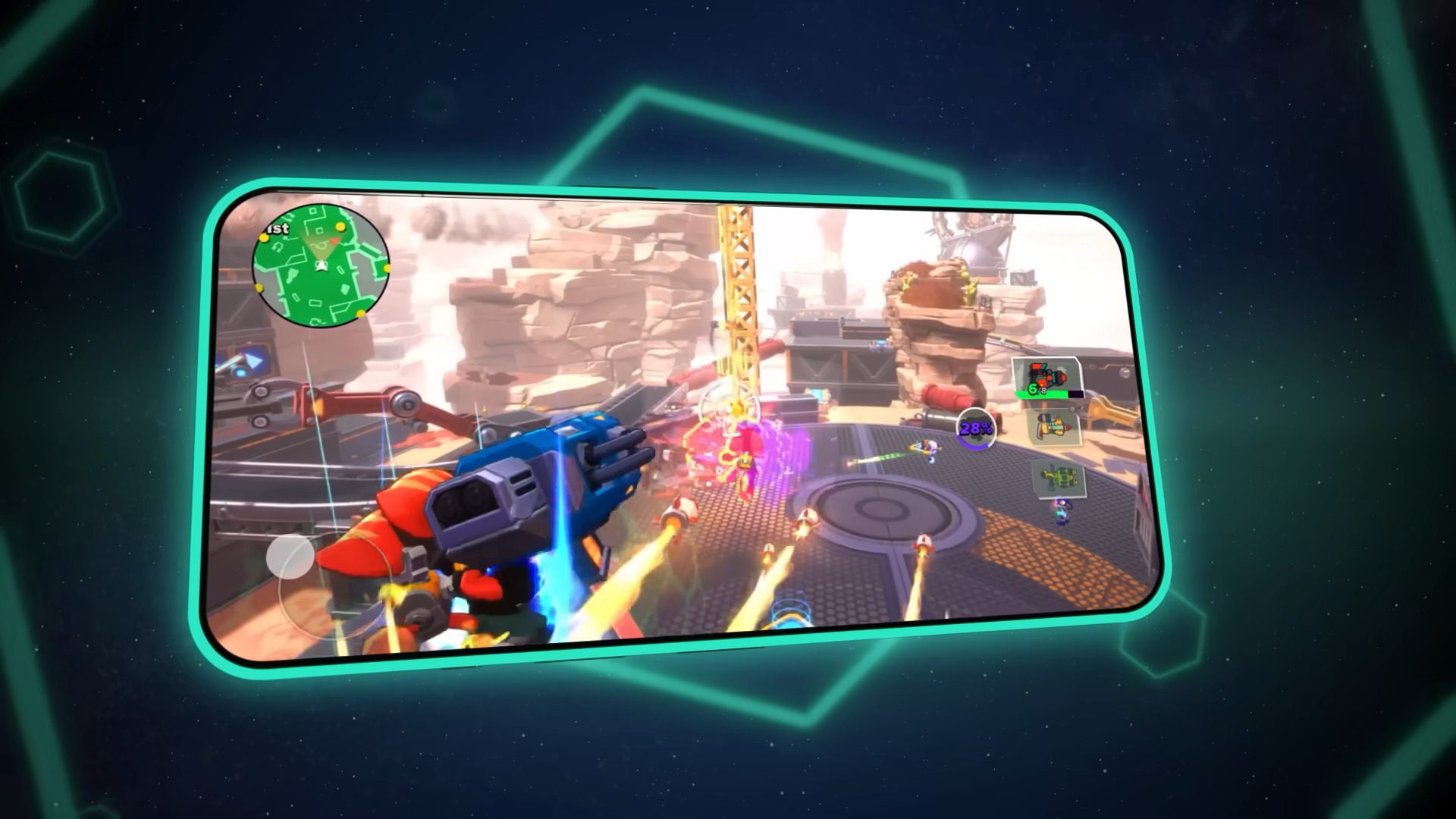The image size is (1456, 819).
Task: Tap a yellow objective dot on the minimap
Action: (x=340, y=227)
